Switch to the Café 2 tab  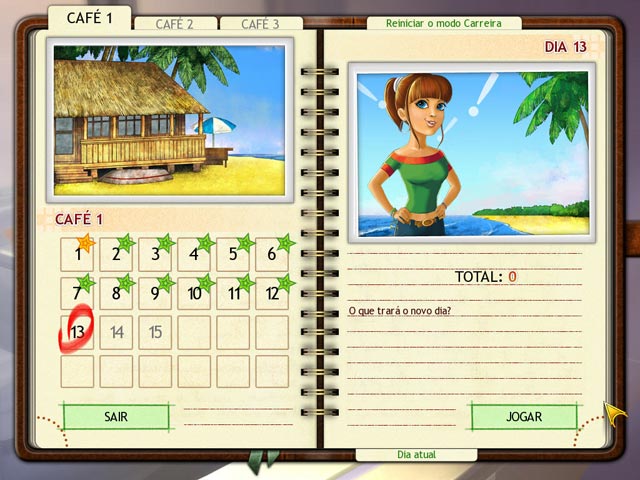click(x=173, y=24)
